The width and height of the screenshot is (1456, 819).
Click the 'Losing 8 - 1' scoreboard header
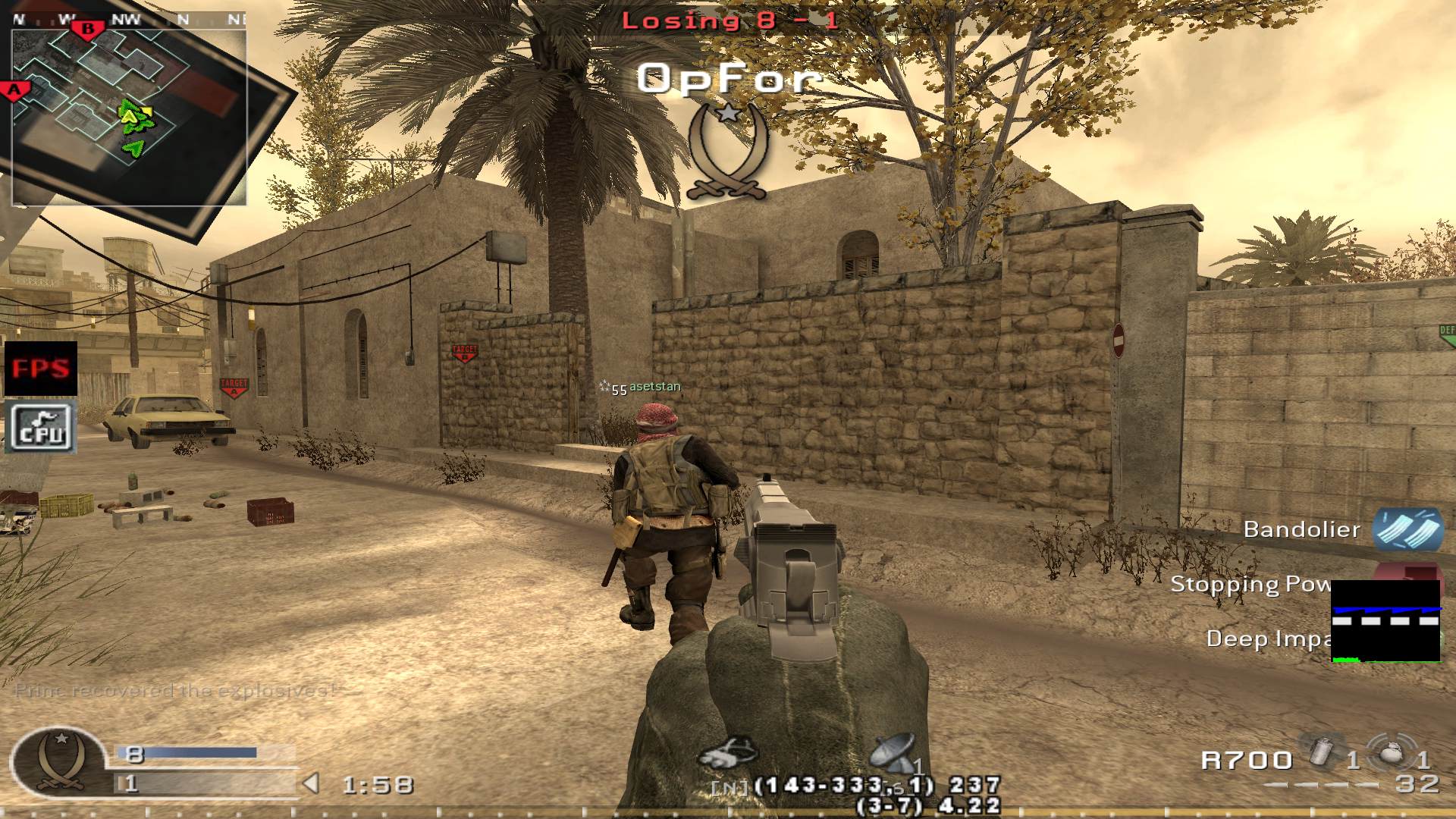coord(727,20)
